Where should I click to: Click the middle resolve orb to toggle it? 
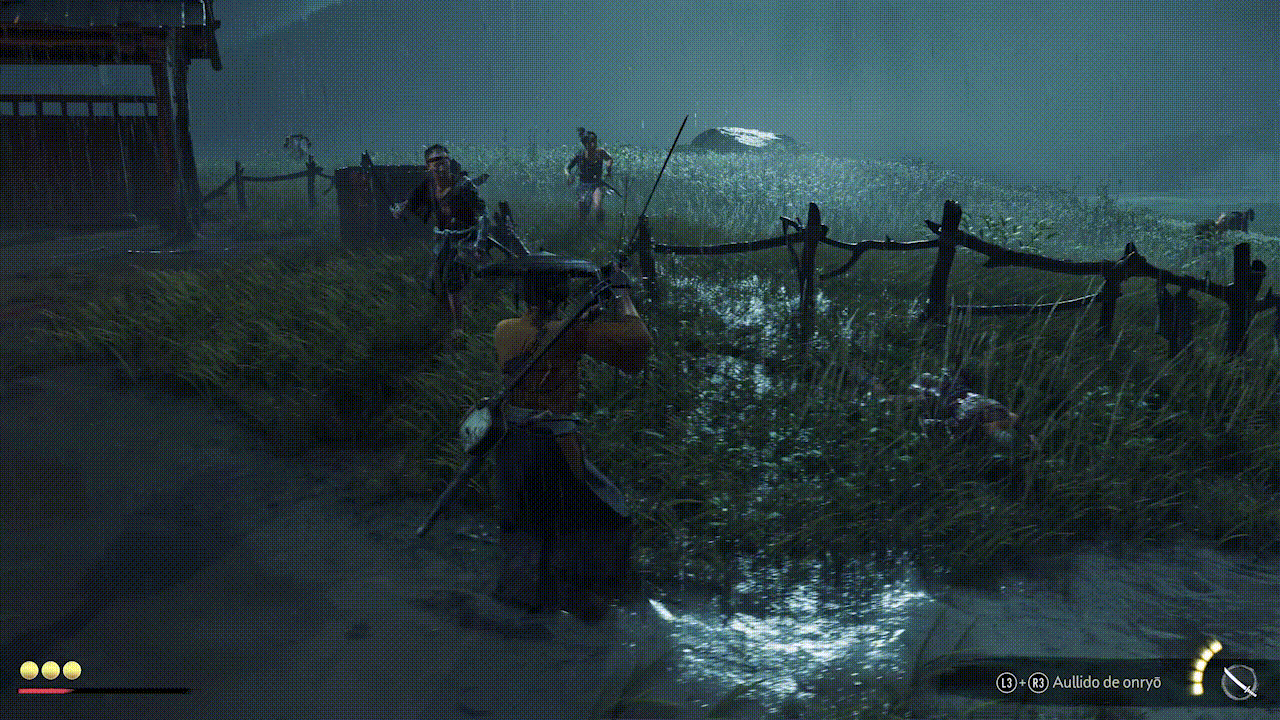(x=50, y=669)
